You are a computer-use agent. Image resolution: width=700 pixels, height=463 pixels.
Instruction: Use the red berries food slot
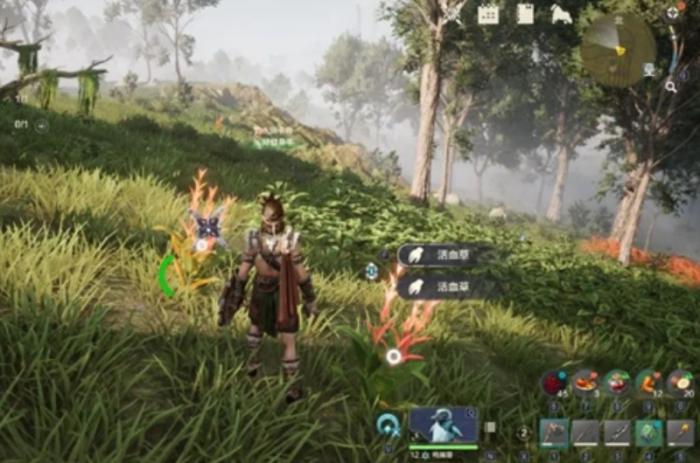pos(553,383)
